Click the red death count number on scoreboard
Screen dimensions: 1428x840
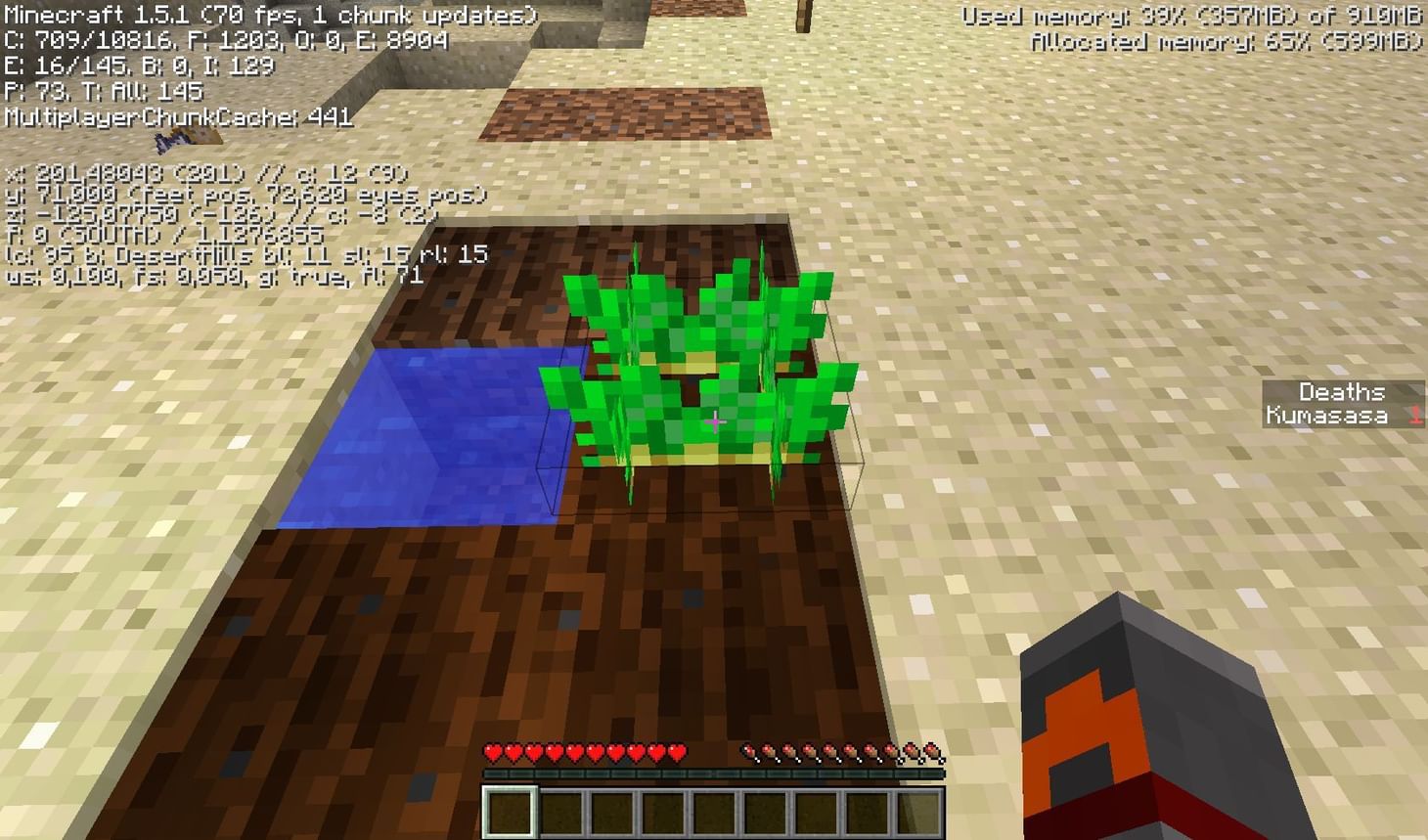[x=1414, y=414]
